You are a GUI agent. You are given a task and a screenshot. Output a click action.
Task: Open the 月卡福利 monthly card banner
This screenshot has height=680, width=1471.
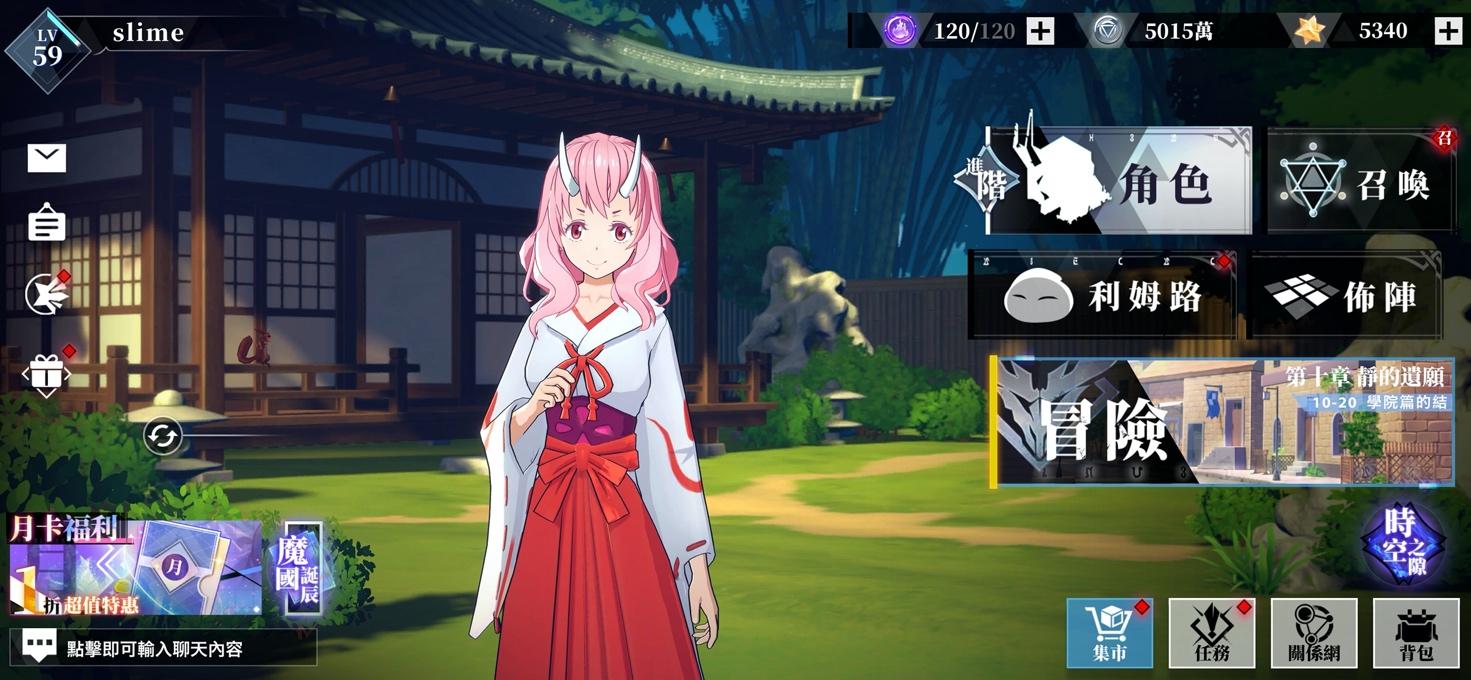135,566
